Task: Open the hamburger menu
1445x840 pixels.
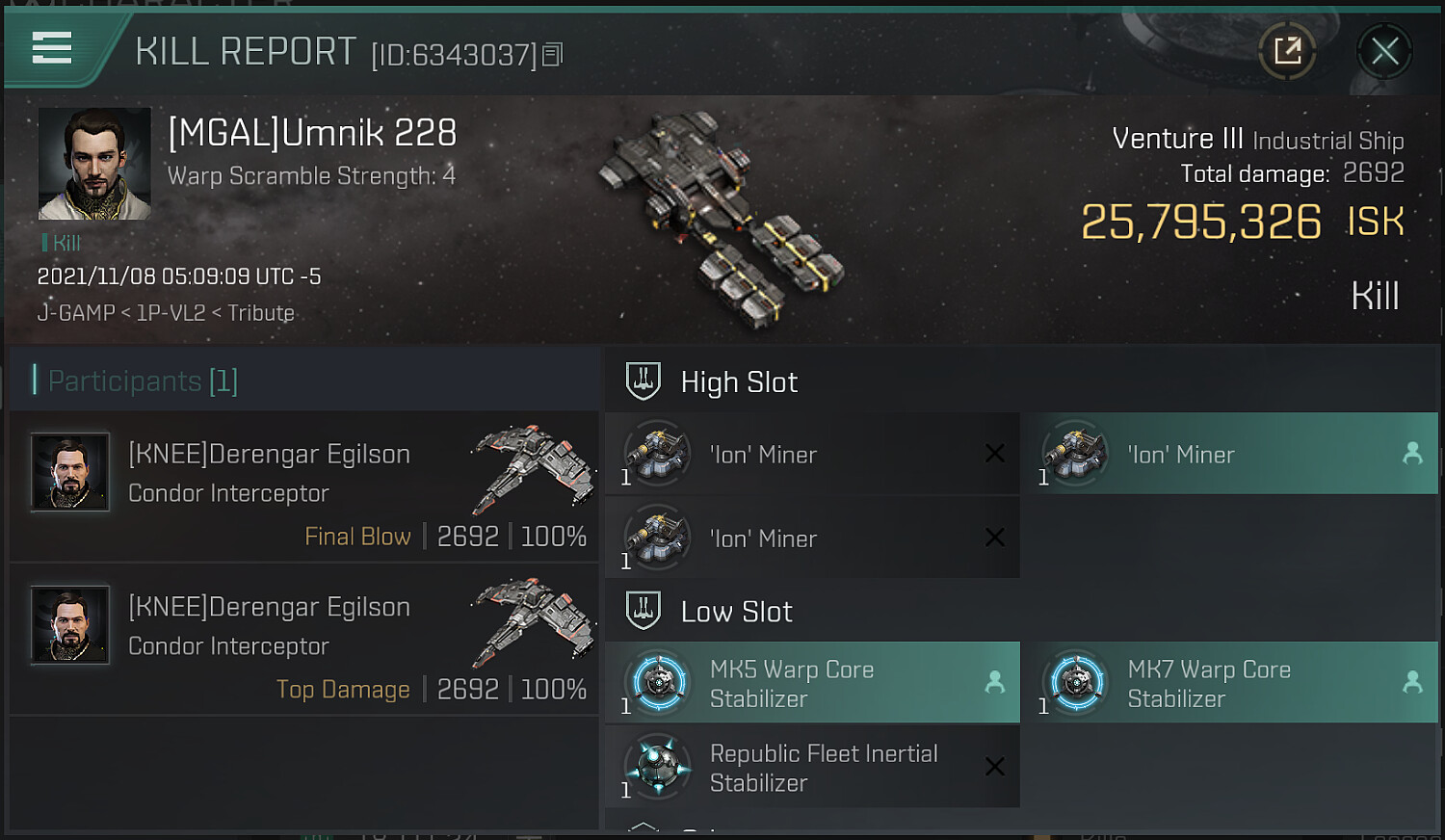Action: point(52,47)
